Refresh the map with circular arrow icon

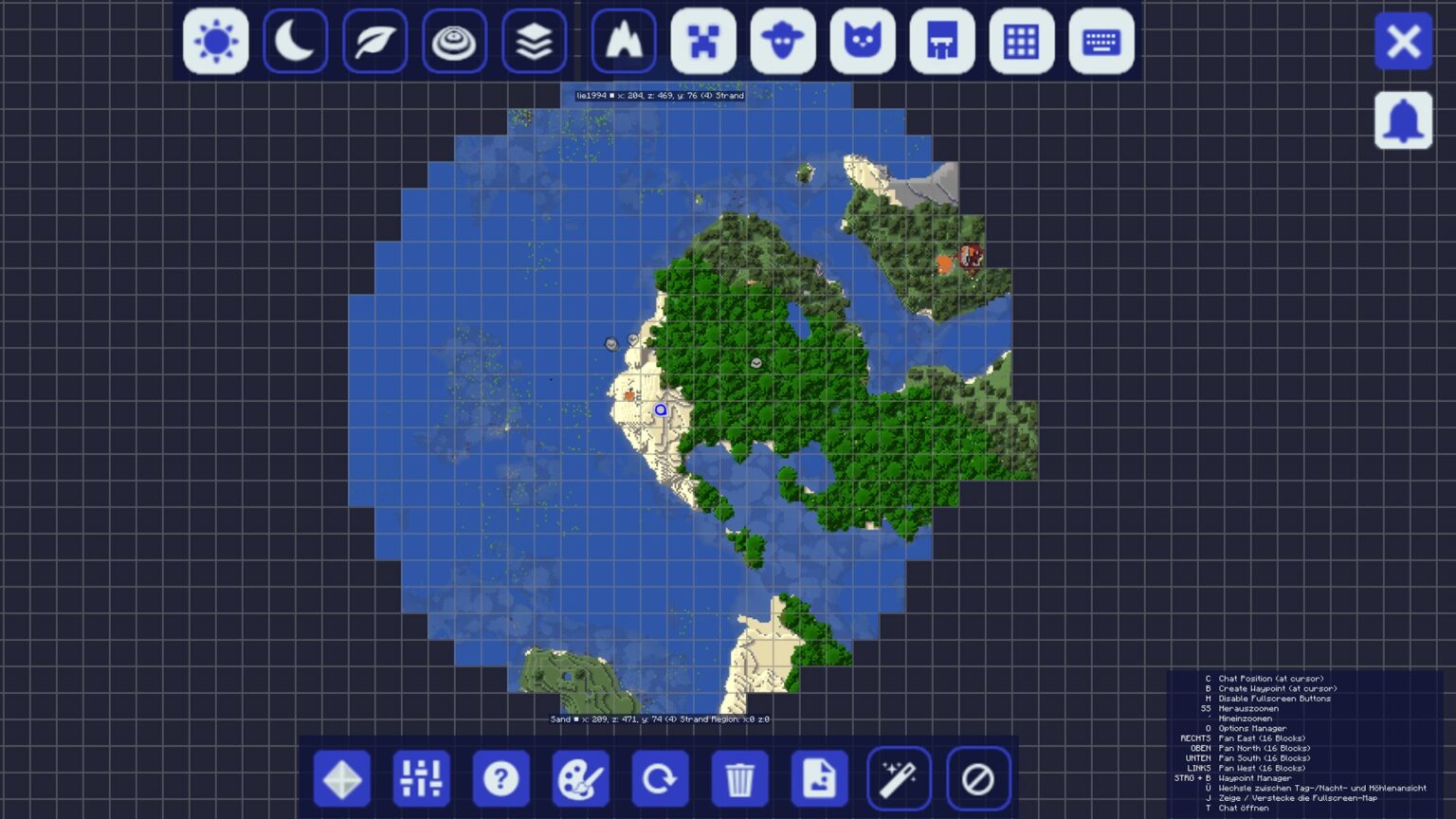[x=662, y=777]
